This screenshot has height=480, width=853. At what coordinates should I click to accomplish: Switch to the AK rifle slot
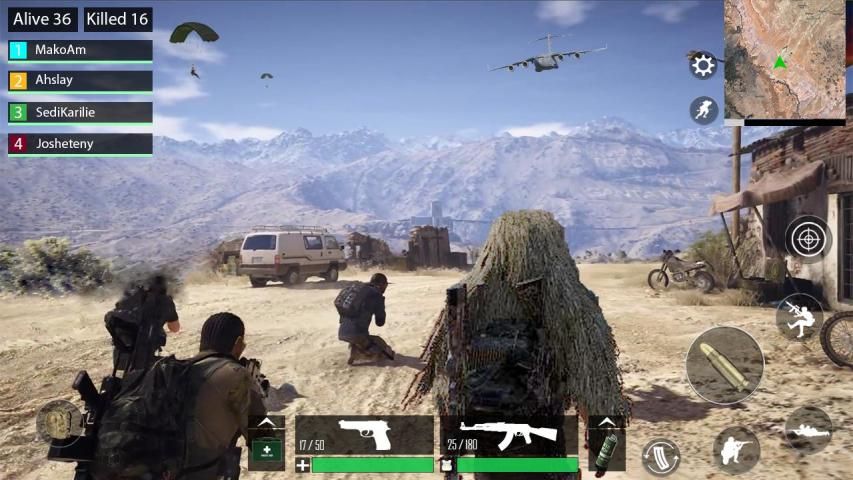pos(509,435)
